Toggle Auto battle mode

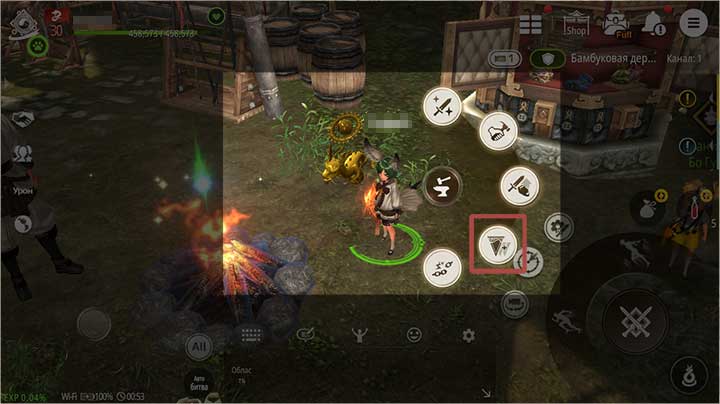tap(199, 380)
